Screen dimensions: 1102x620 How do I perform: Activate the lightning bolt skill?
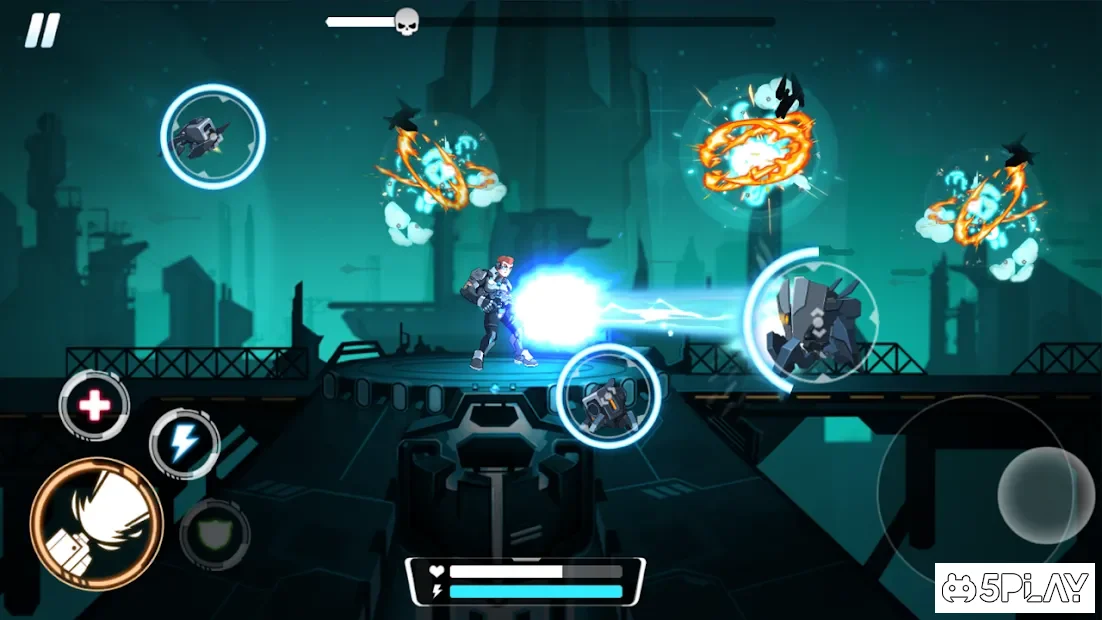pos(184,444)
